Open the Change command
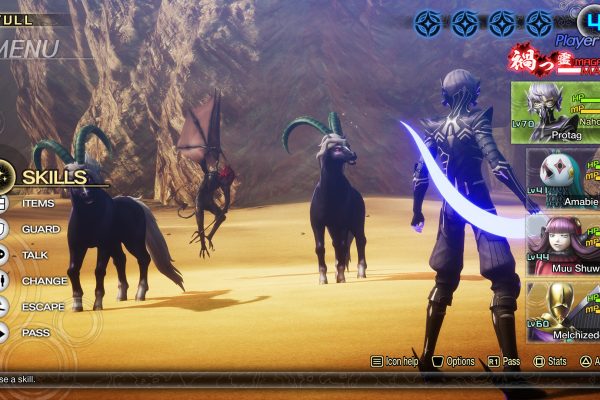Viewport: 600px width, 400px height. (x=44, y=281)
